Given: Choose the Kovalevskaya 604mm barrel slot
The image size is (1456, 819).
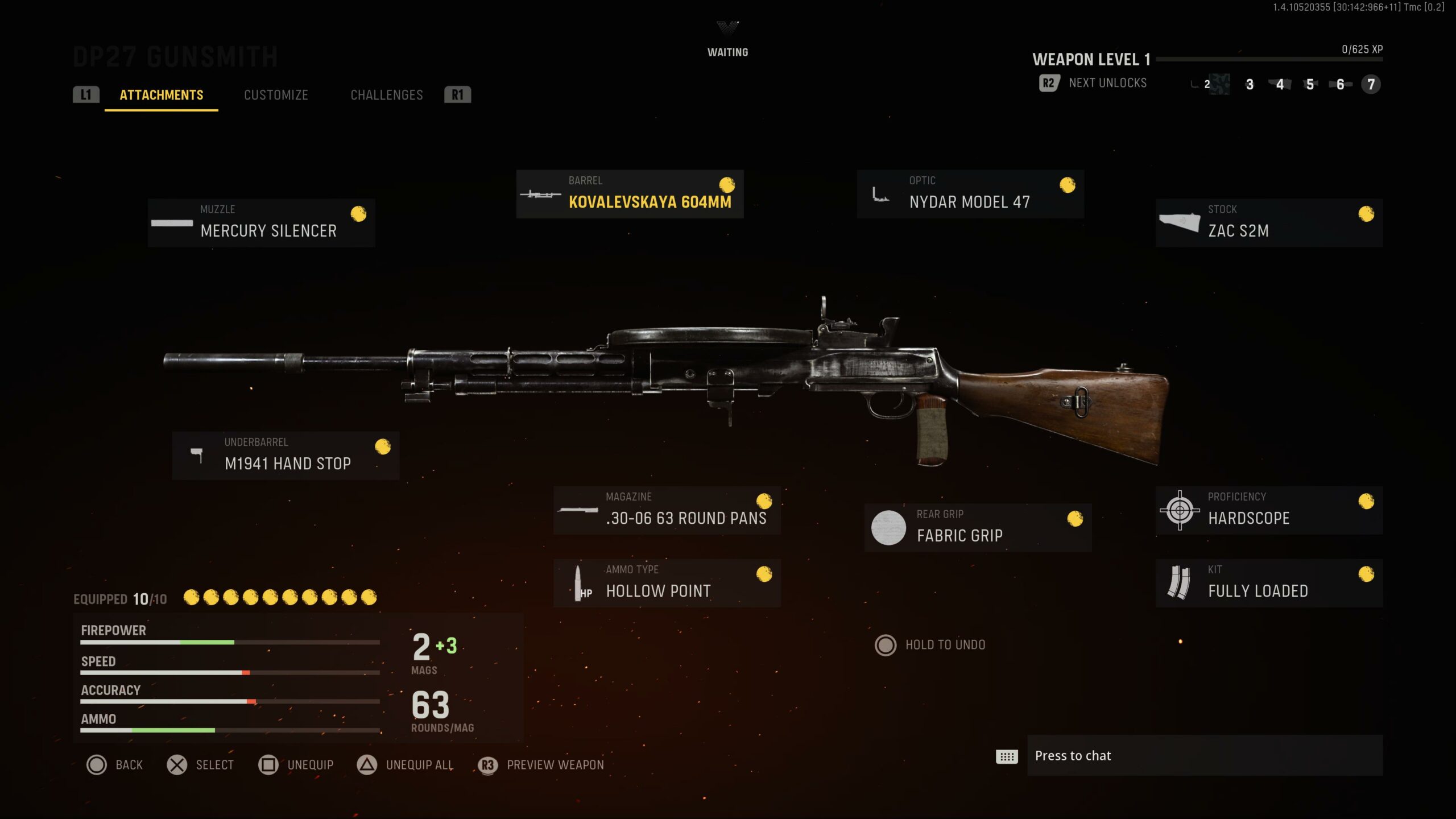Looking at the screenshot, I should click(630, 194).
